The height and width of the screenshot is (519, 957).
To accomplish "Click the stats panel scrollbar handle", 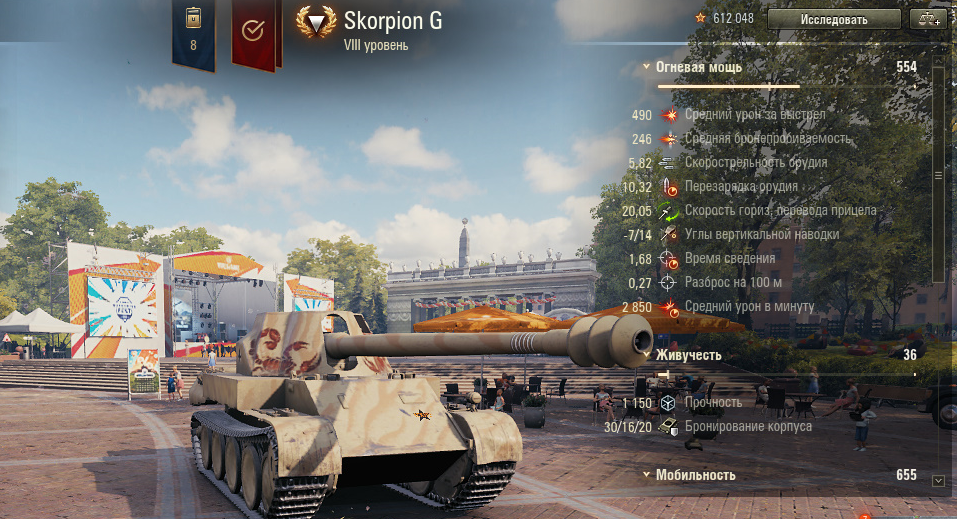I will point(938,174).
